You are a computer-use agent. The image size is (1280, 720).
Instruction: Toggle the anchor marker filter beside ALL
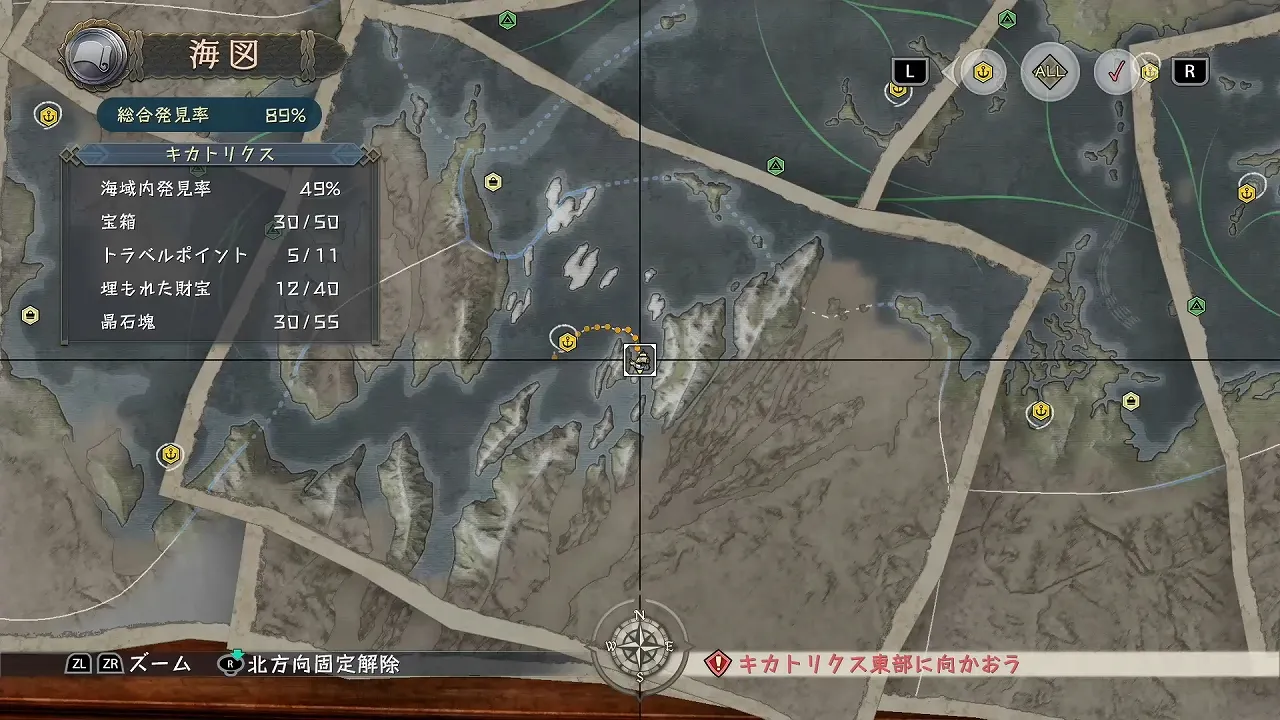tap(983, 72)
